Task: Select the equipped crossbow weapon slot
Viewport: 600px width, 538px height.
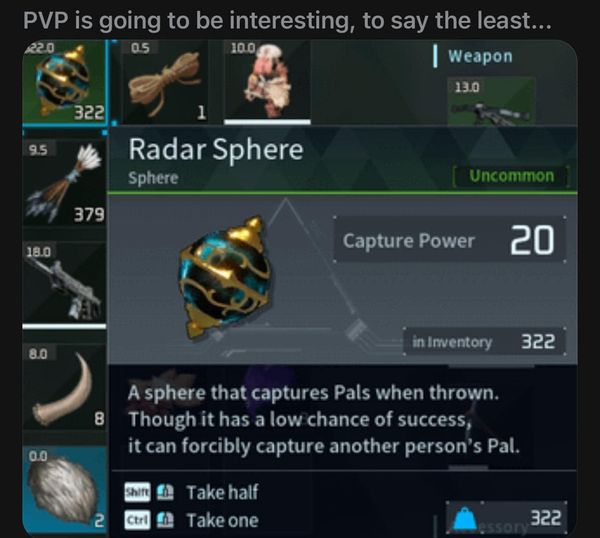Action: point(490,102)
